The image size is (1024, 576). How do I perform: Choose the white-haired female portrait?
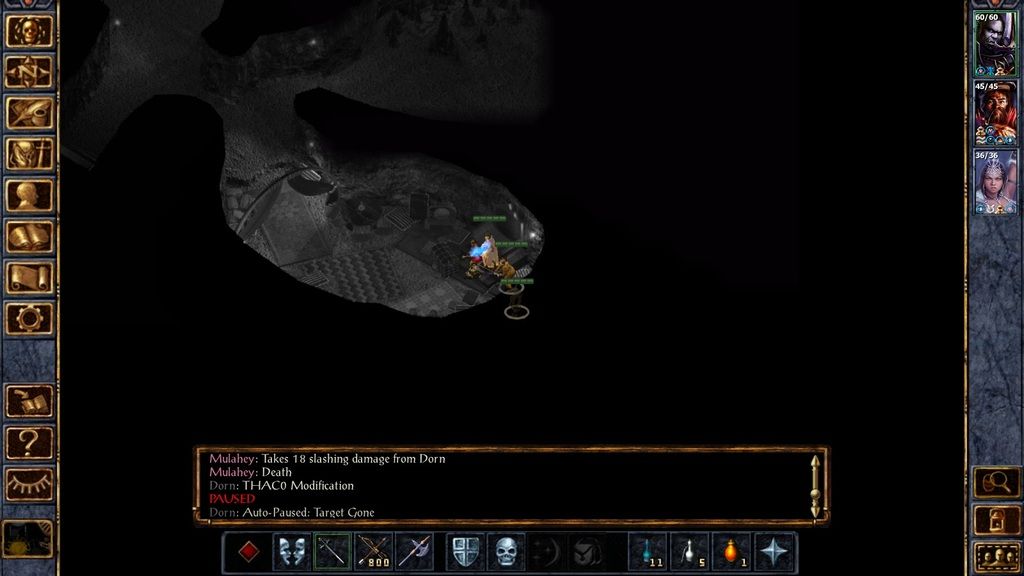(x=995, y=182)
